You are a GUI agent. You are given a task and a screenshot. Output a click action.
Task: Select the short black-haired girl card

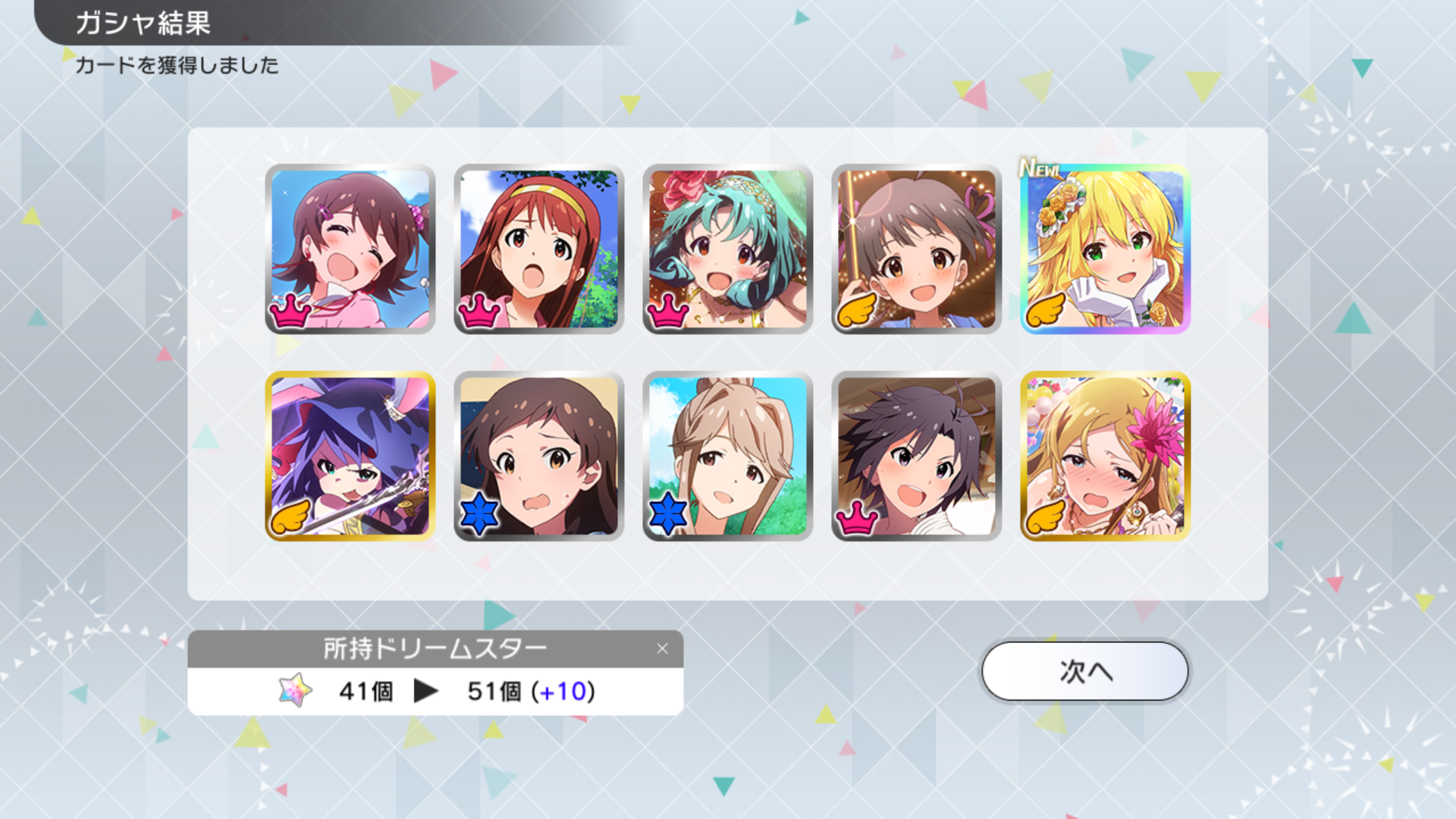coord(916,456)
